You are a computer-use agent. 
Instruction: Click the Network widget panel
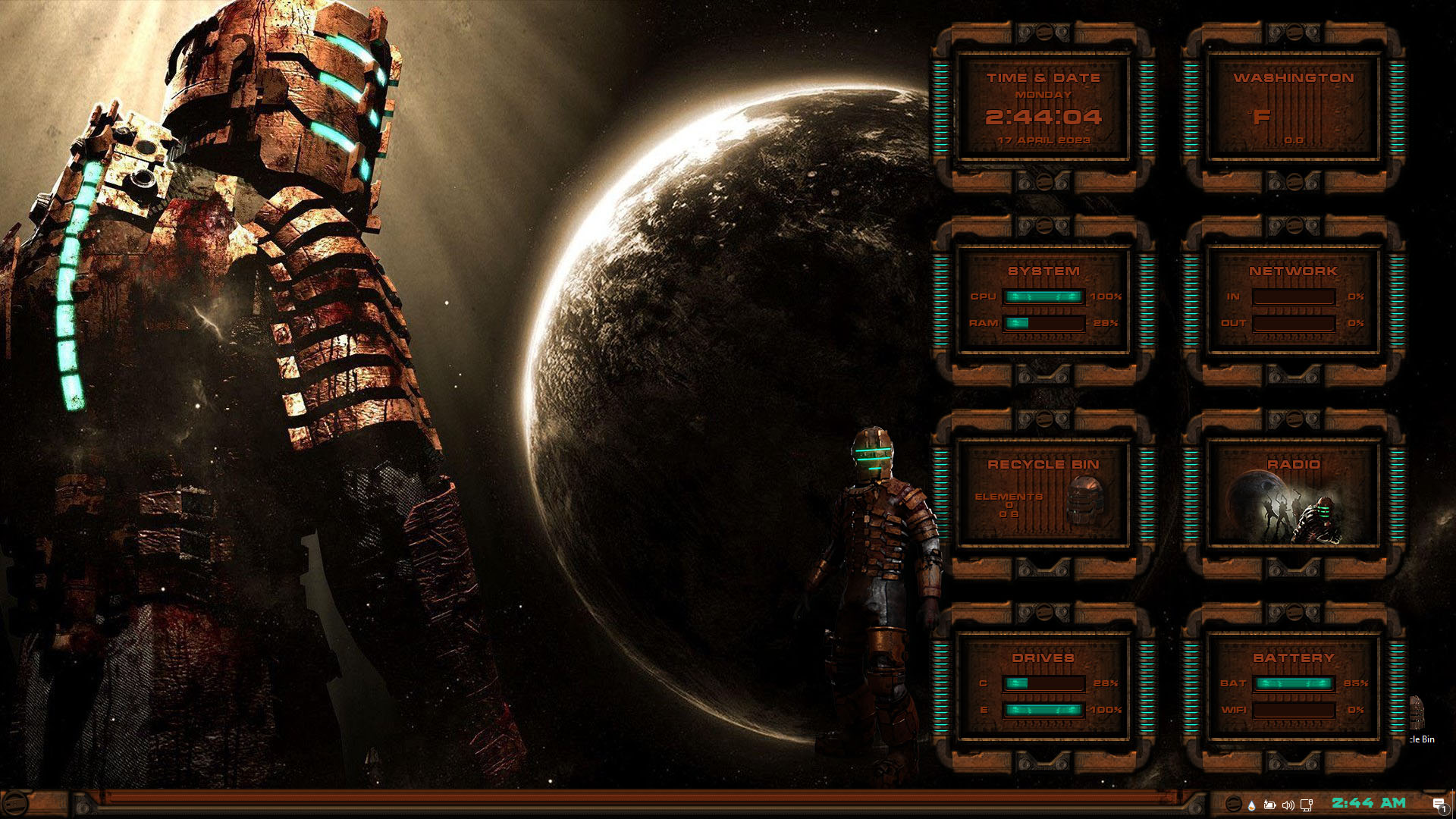pyautogui.click(x=1293, y=301)
